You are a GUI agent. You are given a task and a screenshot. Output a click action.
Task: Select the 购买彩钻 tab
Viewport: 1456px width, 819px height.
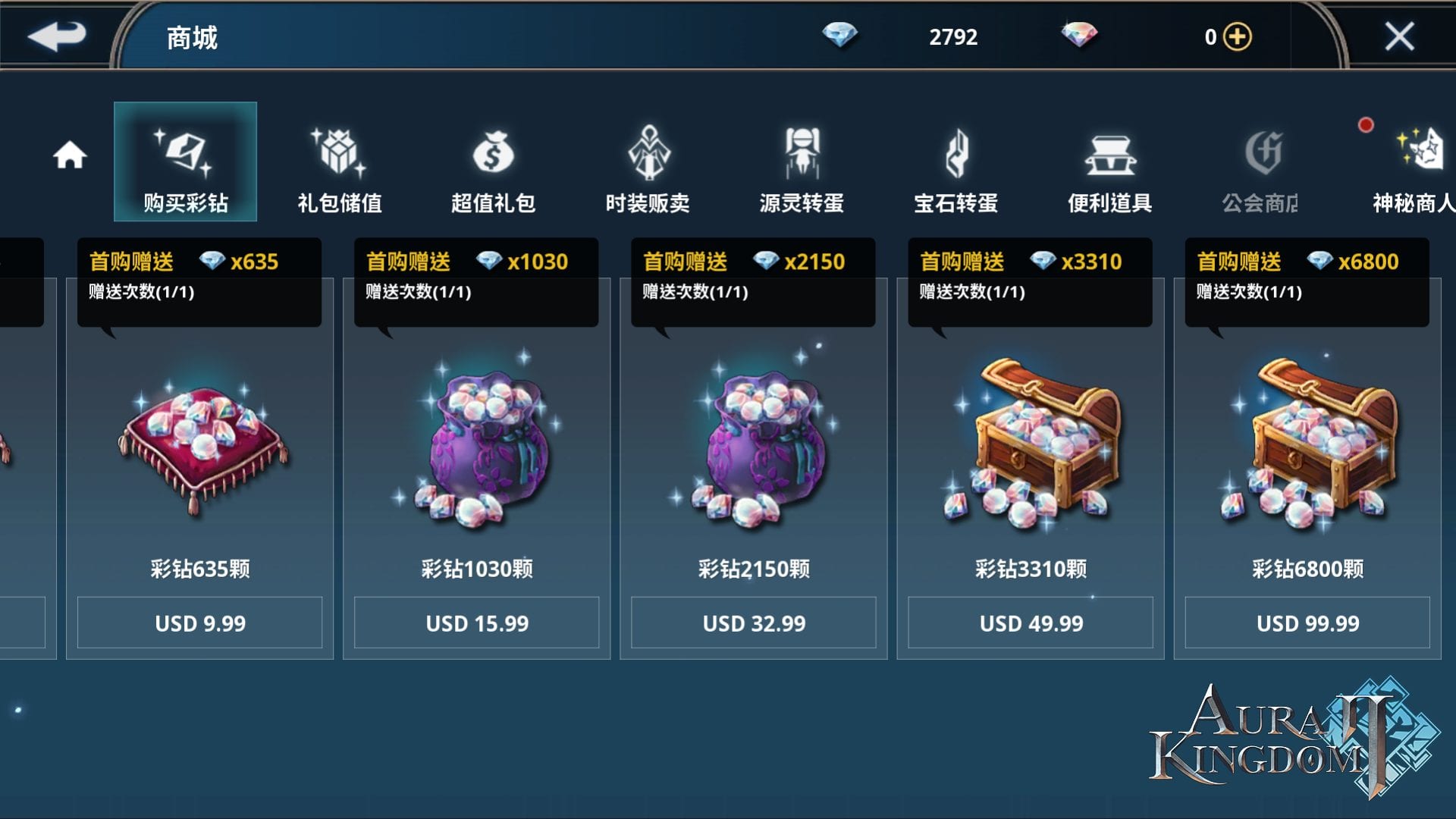(x=185, y=162)
